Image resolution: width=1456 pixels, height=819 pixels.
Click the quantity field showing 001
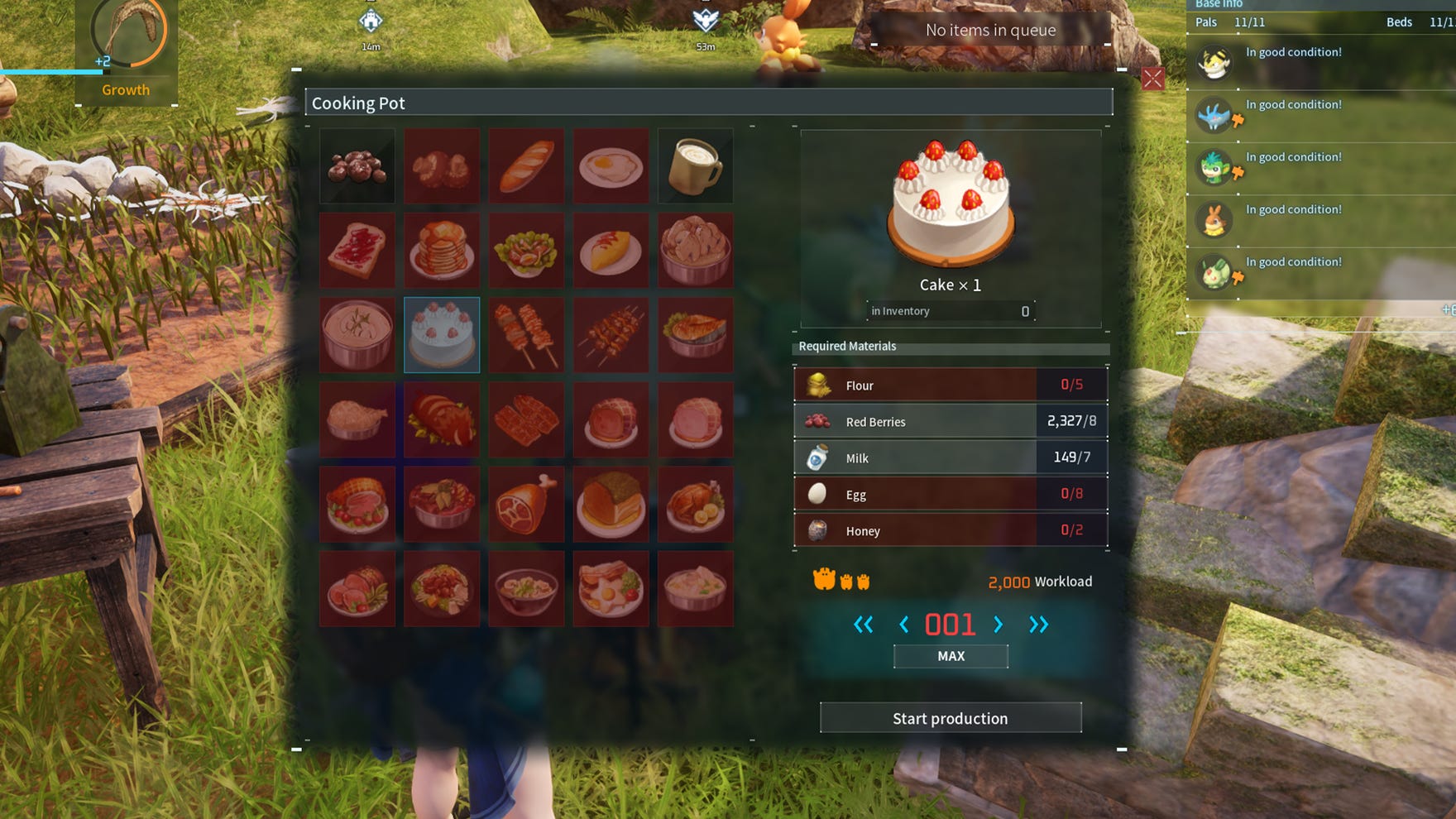tap(950, 625)
